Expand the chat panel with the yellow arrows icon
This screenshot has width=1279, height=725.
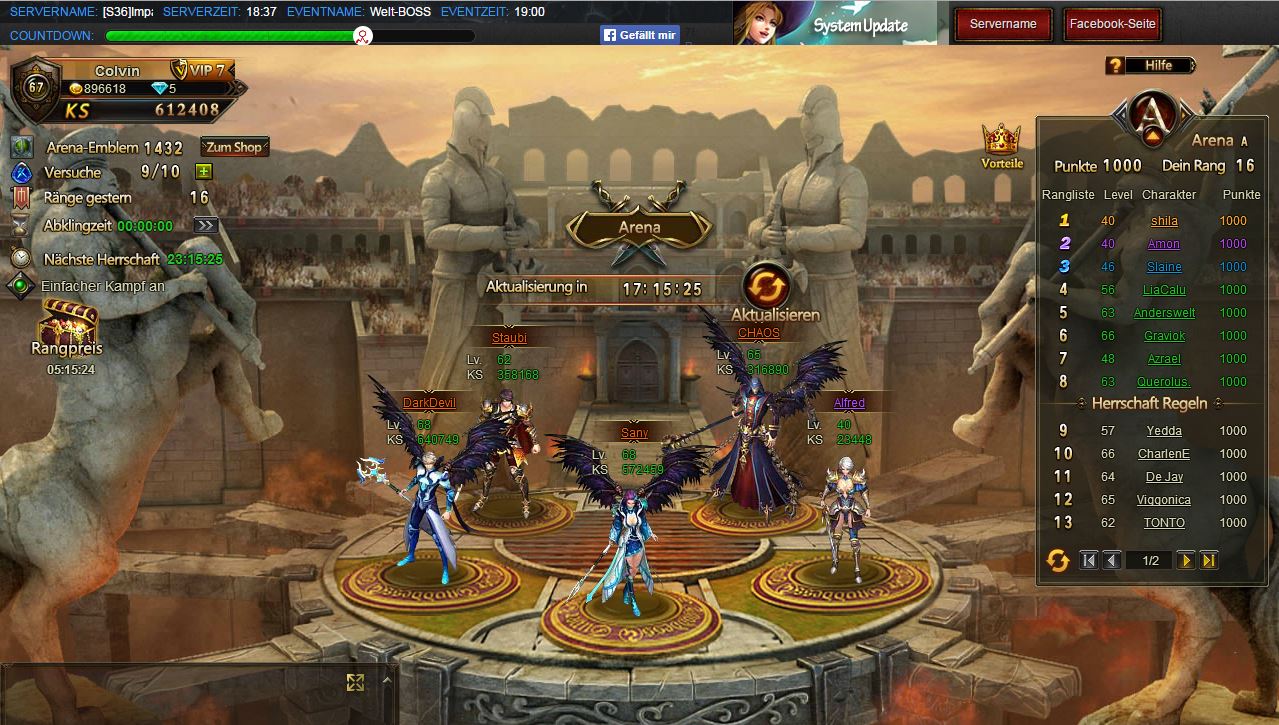pos(355,682)
